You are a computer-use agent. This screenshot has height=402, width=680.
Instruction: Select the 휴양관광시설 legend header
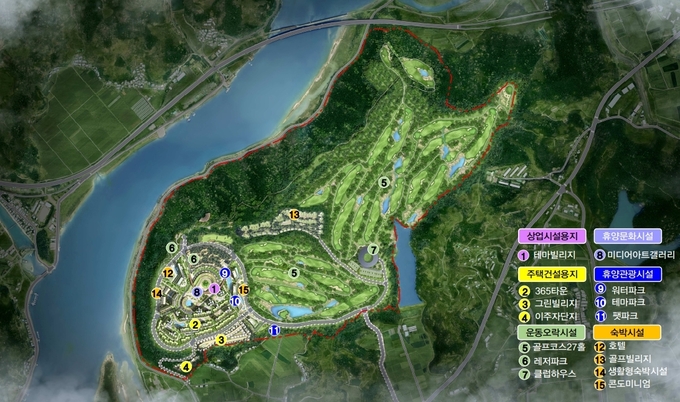(x=625, y=273)
